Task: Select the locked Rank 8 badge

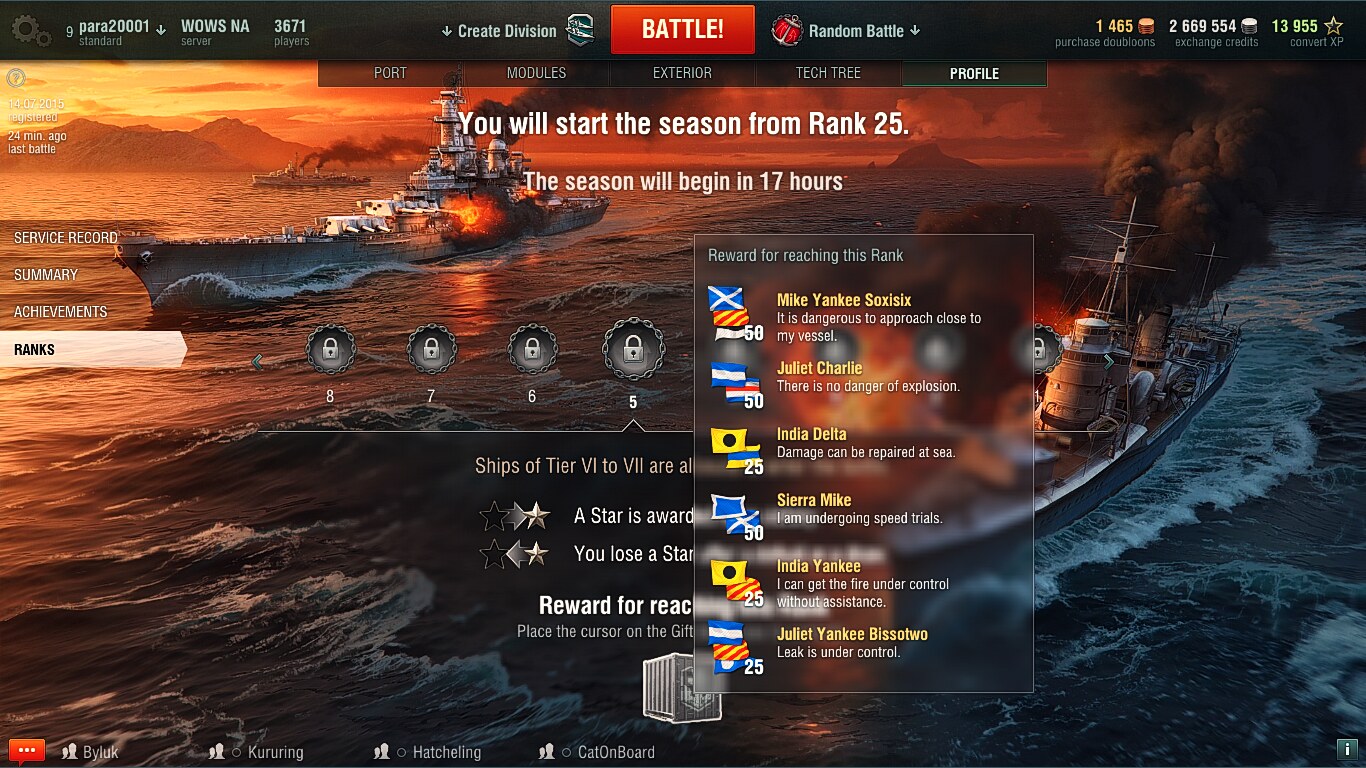Action: click(330, 350)
